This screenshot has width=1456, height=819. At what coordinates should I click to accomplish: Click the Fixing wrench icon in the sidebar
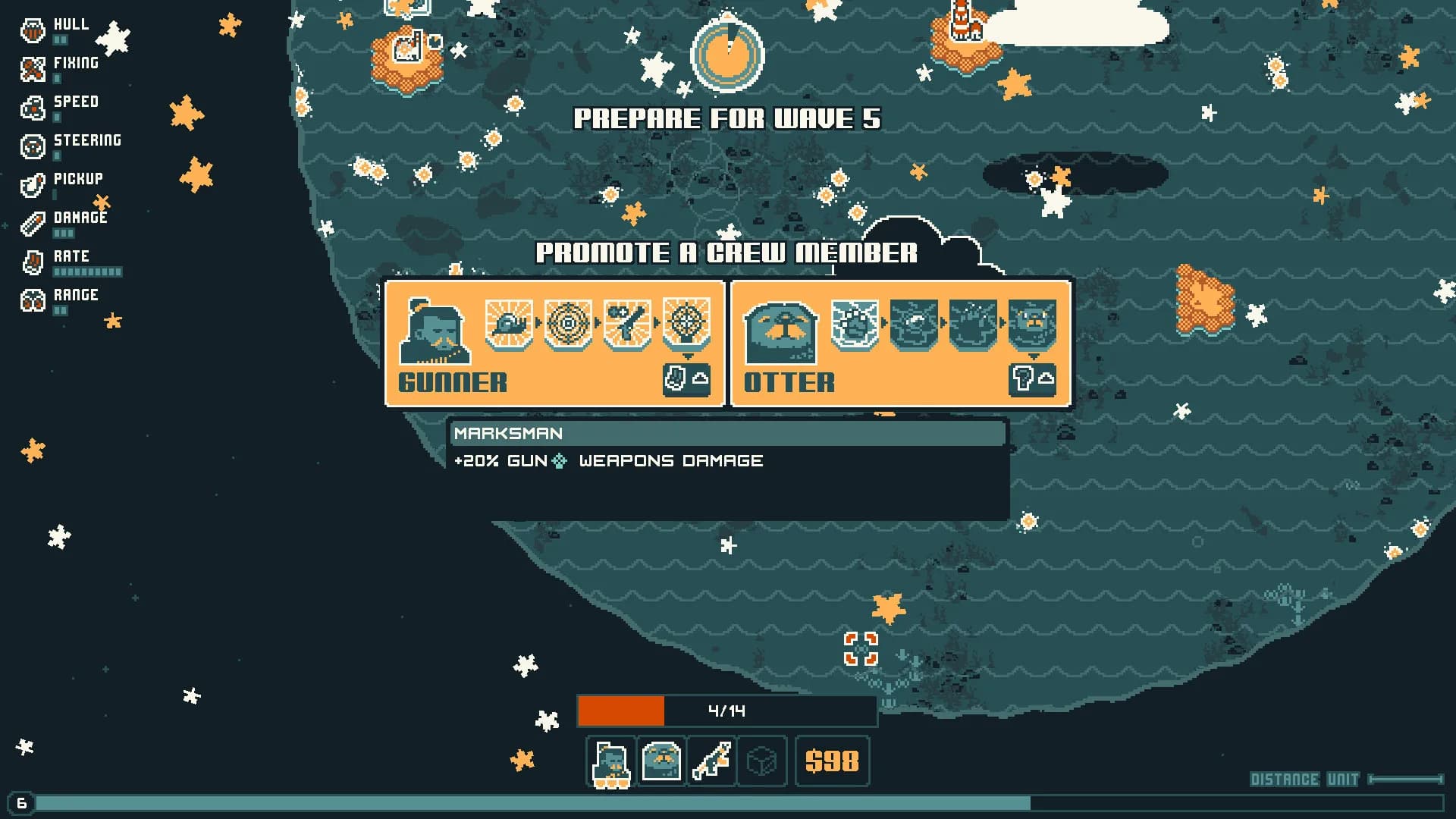click(x=32, y=70)
